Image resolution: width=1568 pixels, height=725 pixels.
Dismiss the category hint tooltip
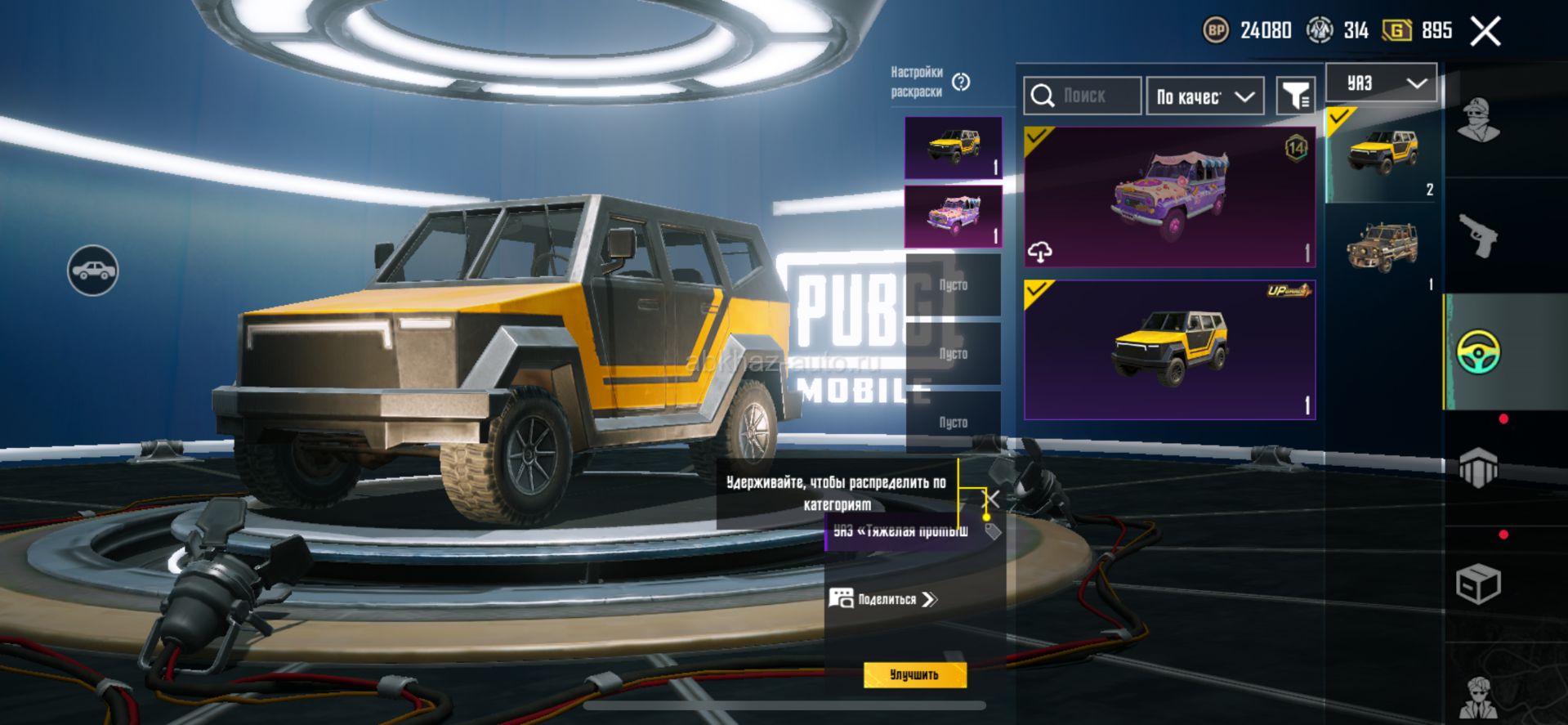click(x=991, y=499)
